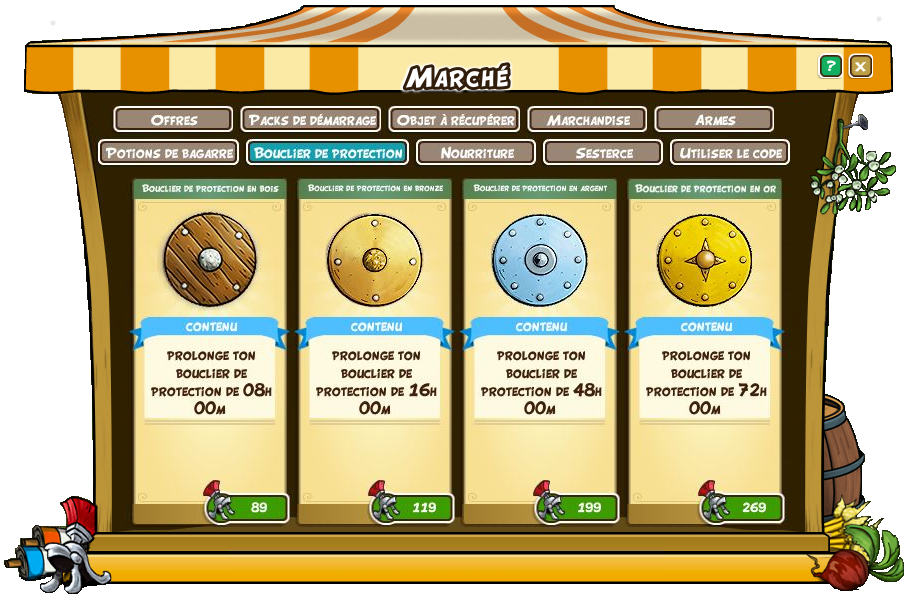
Task: Select the gold protection shield image
Action: [704, 259]
